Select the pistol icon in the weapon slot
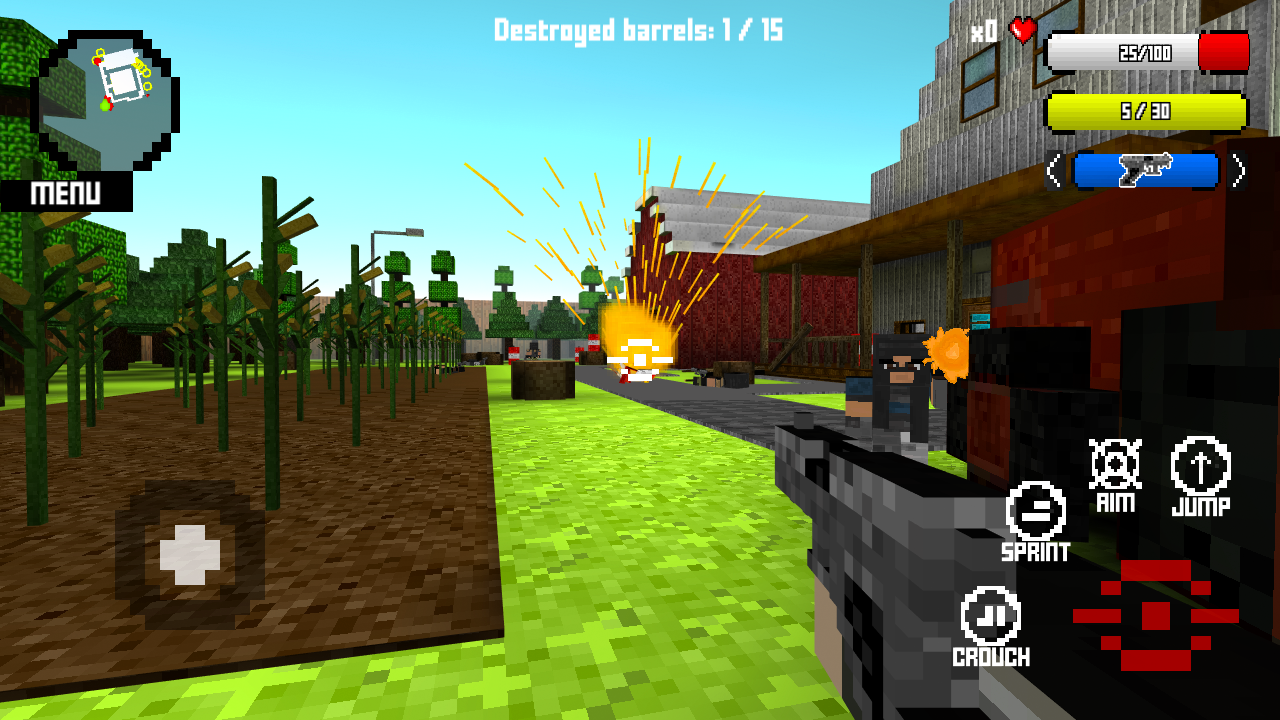Screen dimensions: 1280x720 [x=1146, y=170]
